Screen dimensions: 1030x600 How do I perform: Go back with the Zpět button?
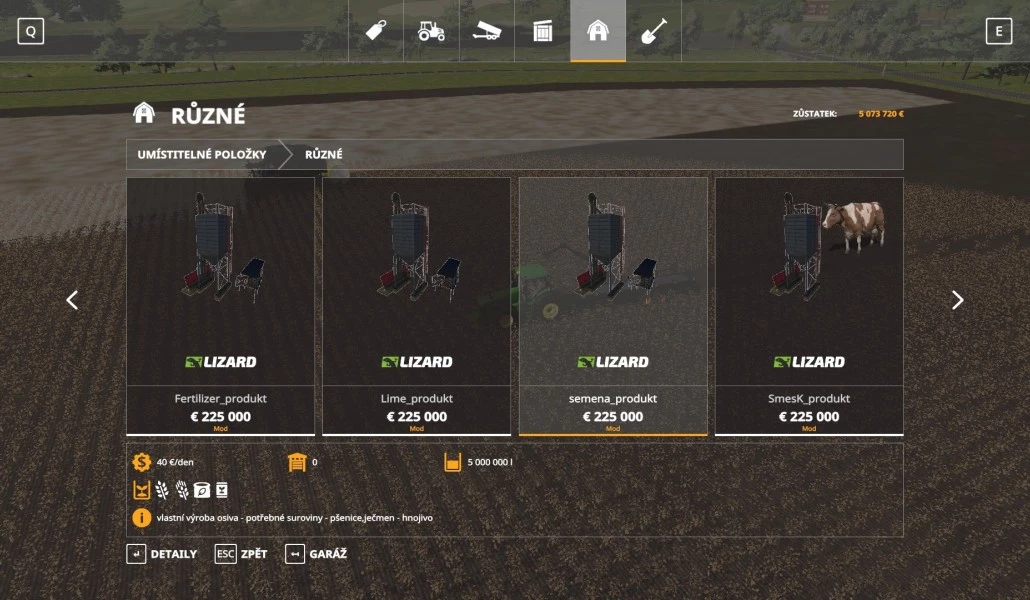tap(241, 554)
